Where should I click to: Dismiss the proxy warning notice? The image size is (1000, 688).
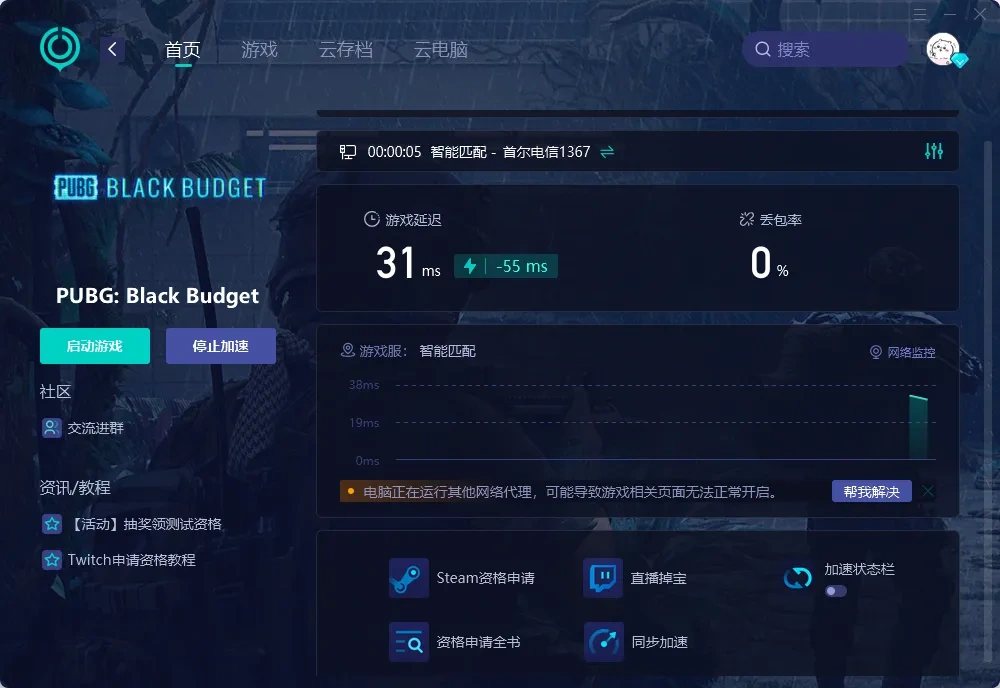coord(928,491)
